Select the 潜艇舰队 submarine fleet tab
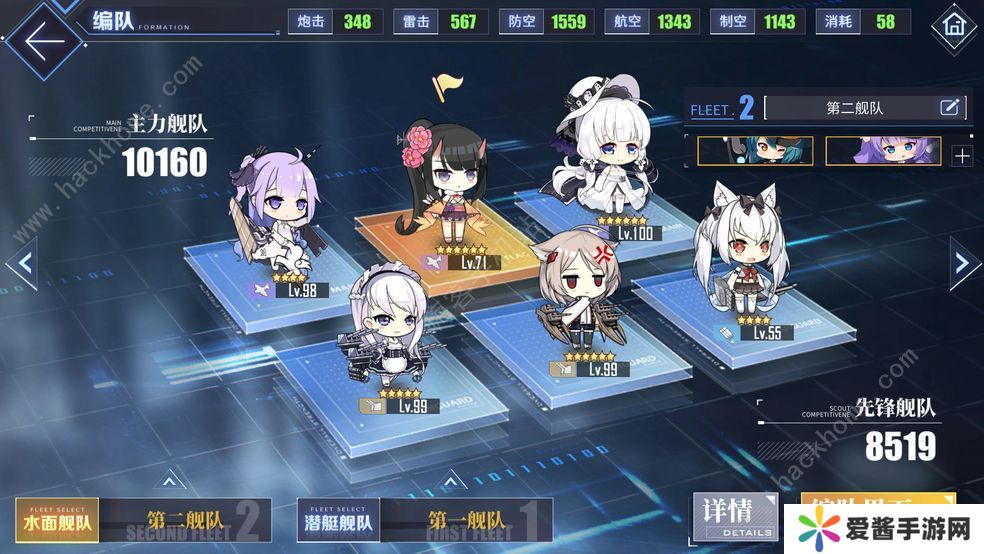The width and height of the screenshot is (984, 554). [x=339, y=520]
